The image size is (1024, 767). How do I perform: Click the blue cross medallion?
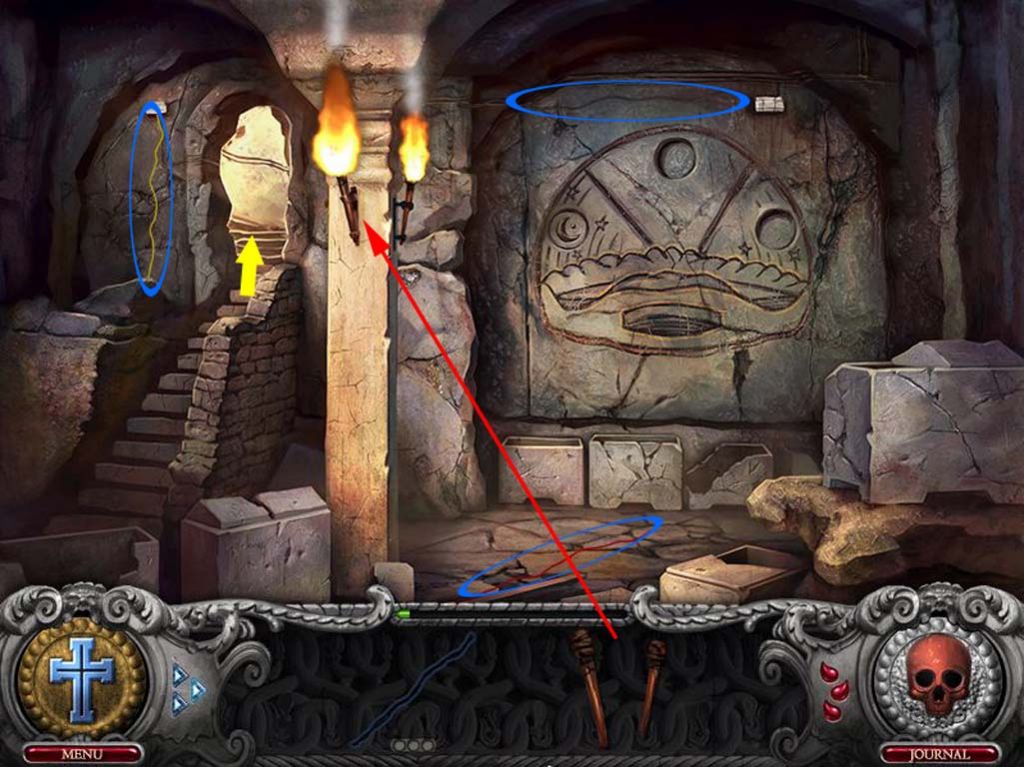[82, 676]
